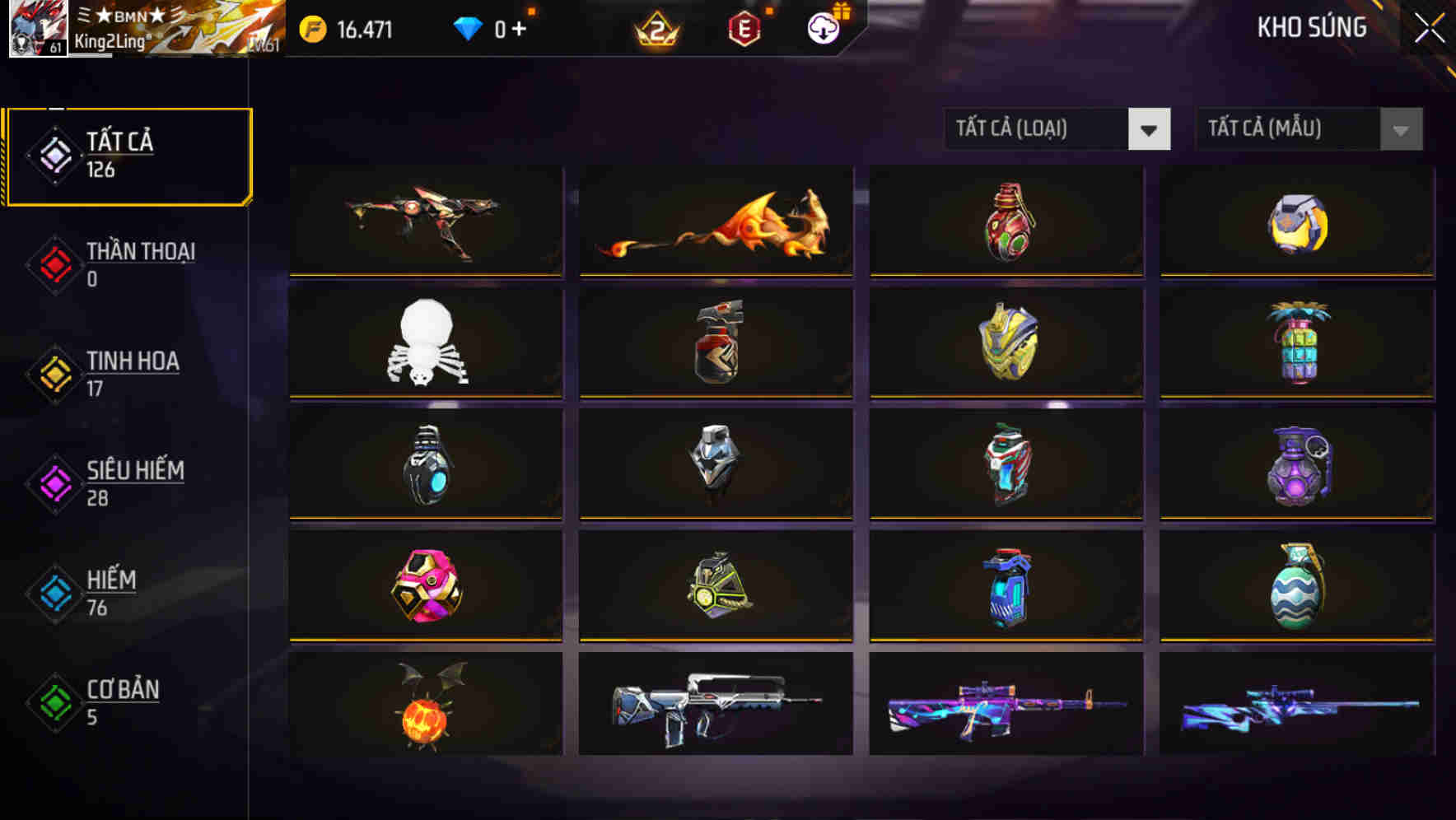
Task: Click the blue diamond top-up icon
Action: pos(468,26)
